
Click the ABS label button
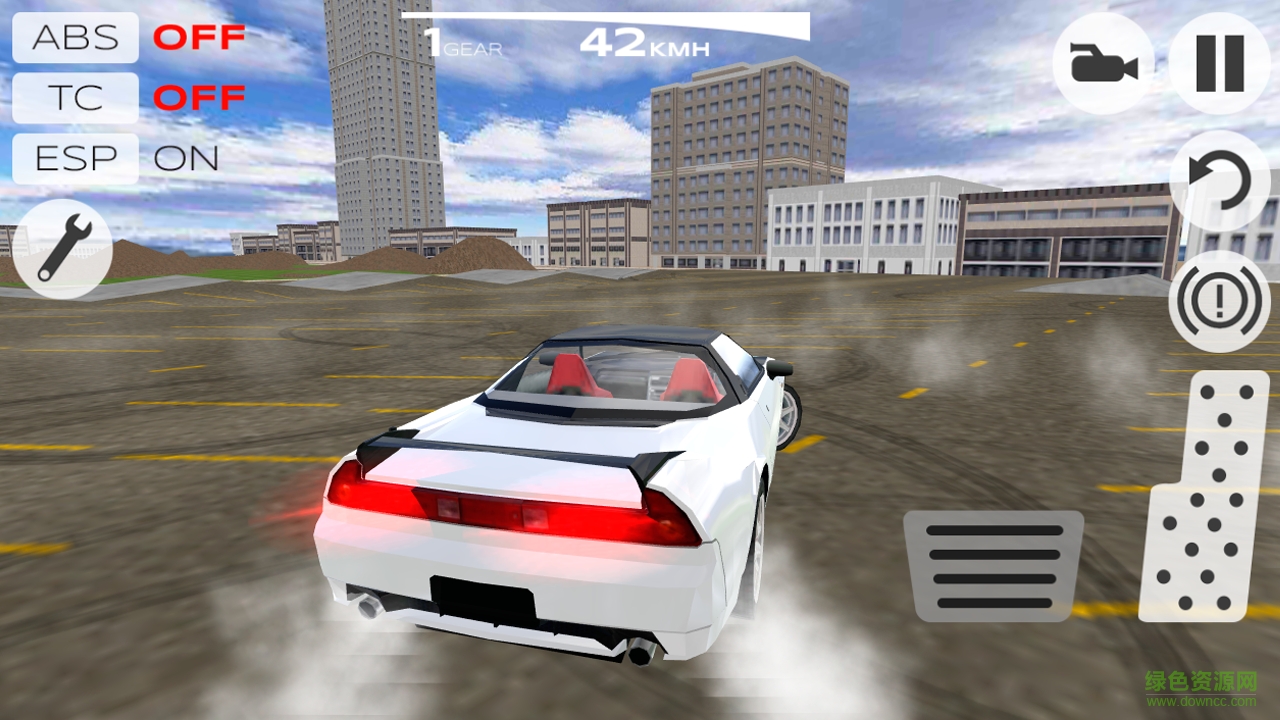[74, 37]
